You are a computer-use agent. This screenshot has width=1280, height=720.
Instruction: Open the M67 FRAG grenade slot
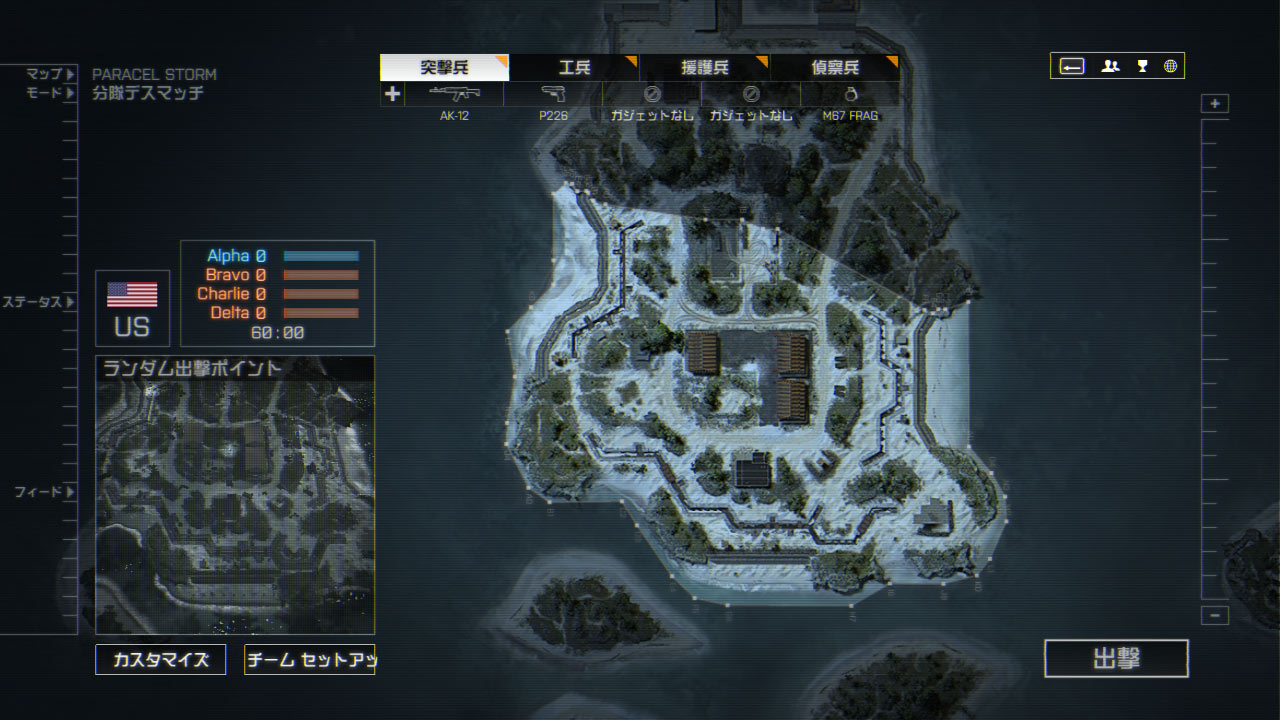coord(850,94)
